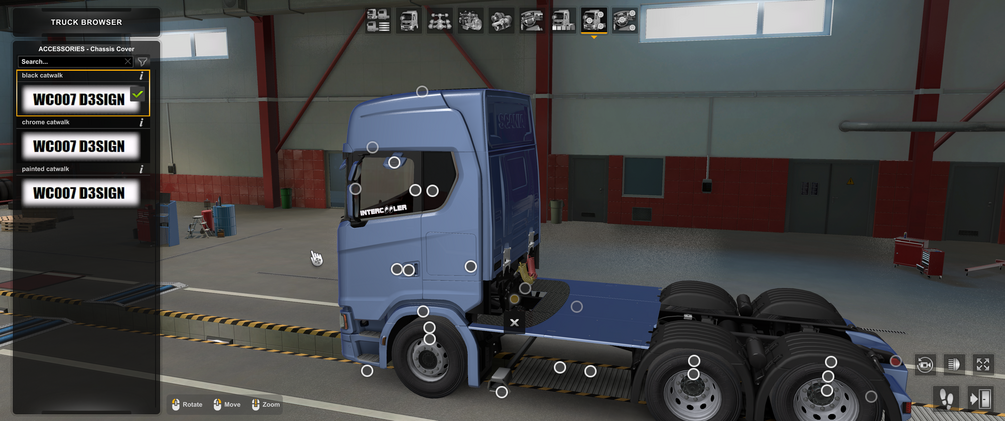This screenshot has height=421, width=1005.
Task: Switch to the cabin category tab
Action: [408, 19]
